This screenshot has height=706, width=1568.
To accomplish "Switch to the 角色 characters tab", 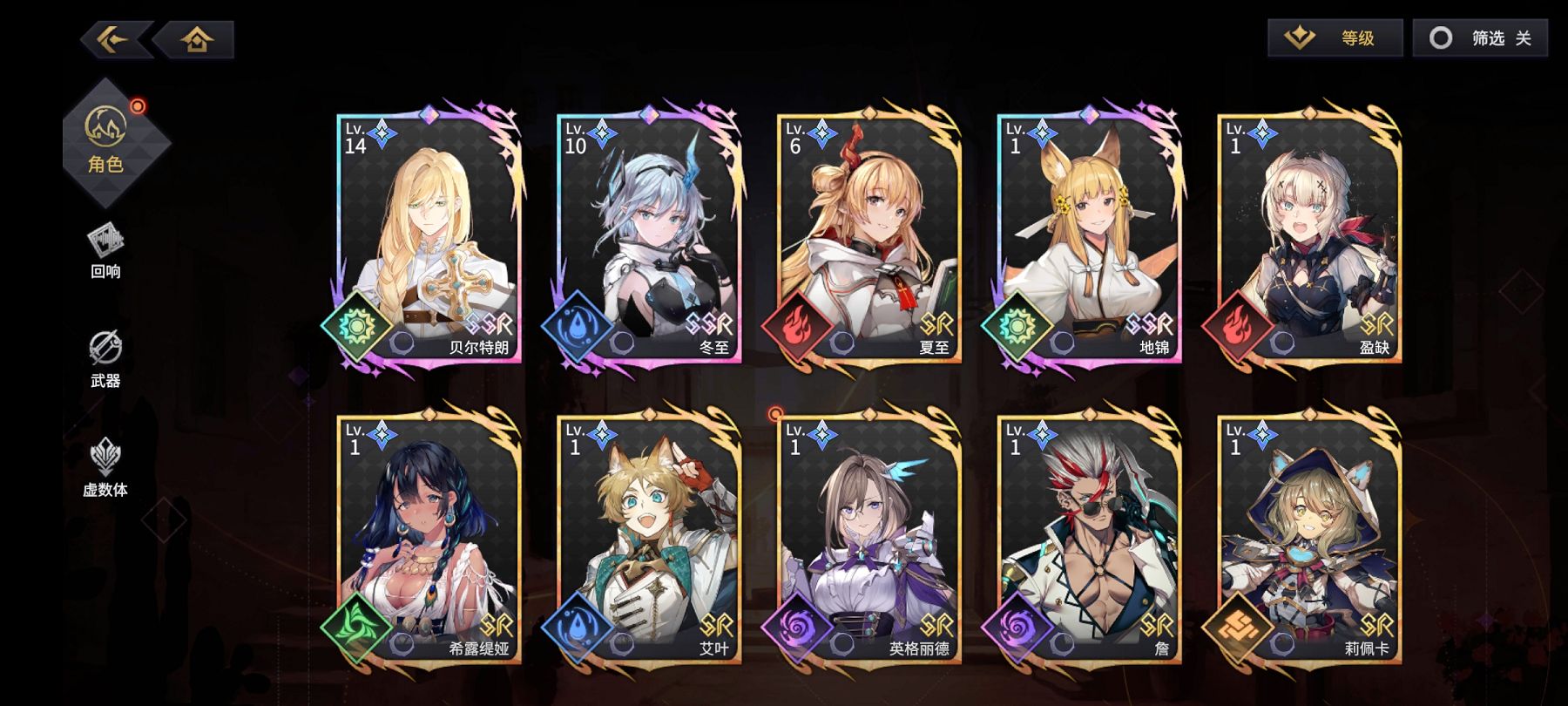I will pos(106,139).
